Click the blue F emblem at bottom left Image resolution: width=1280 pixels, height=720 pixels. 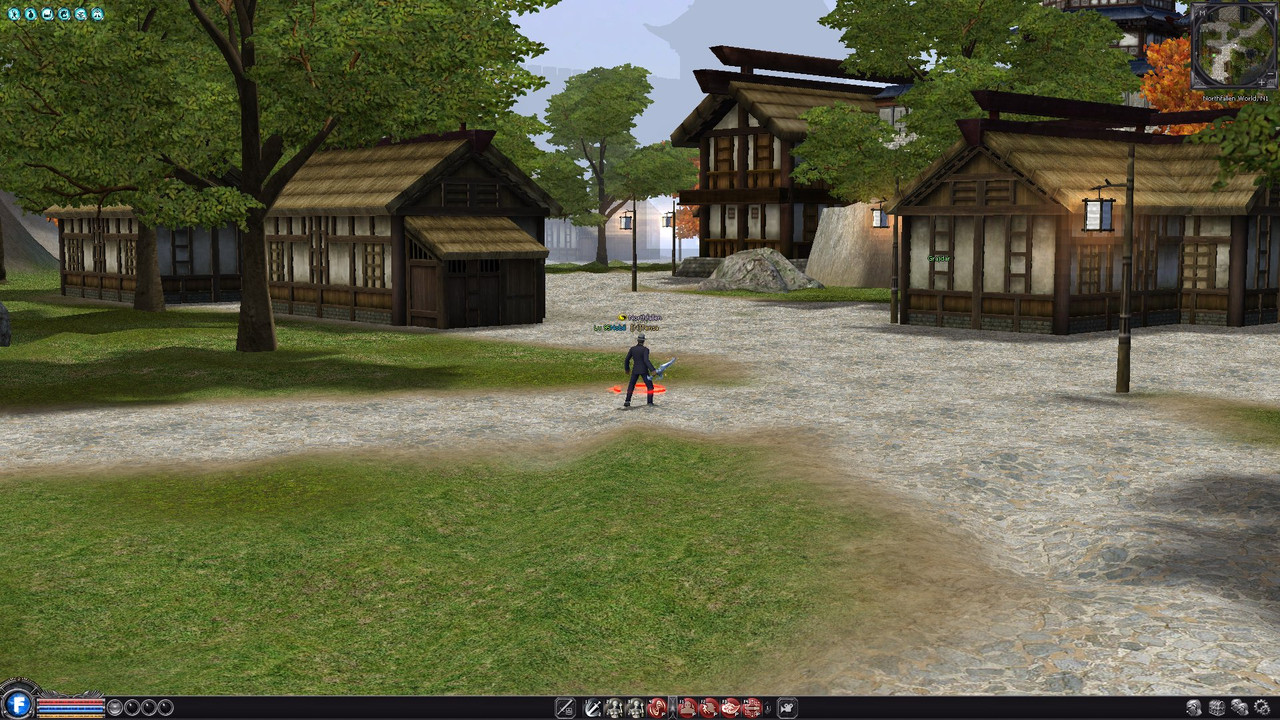point(16,707)
